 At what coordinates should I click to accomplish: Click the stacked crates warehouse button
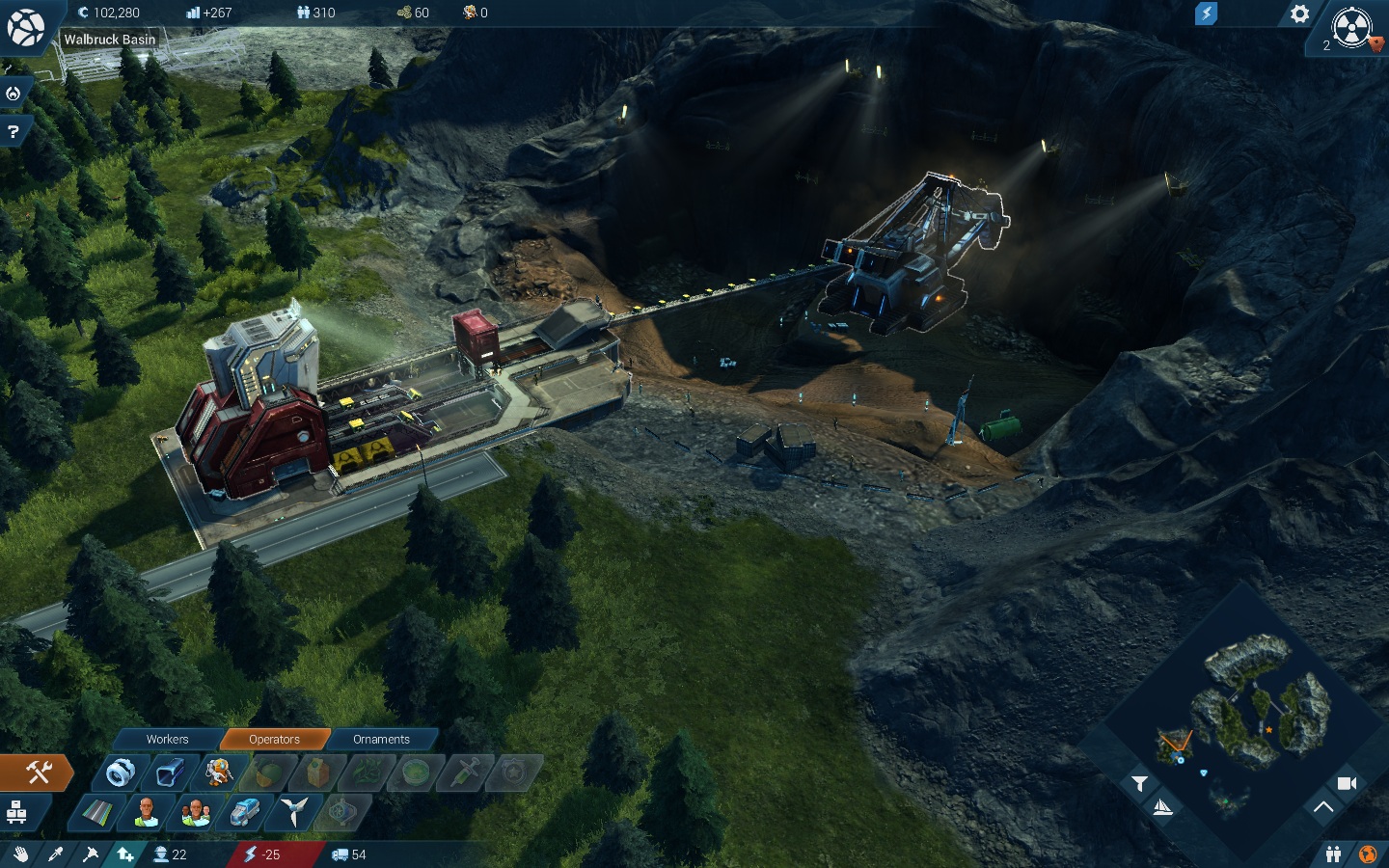click(16, 813)
